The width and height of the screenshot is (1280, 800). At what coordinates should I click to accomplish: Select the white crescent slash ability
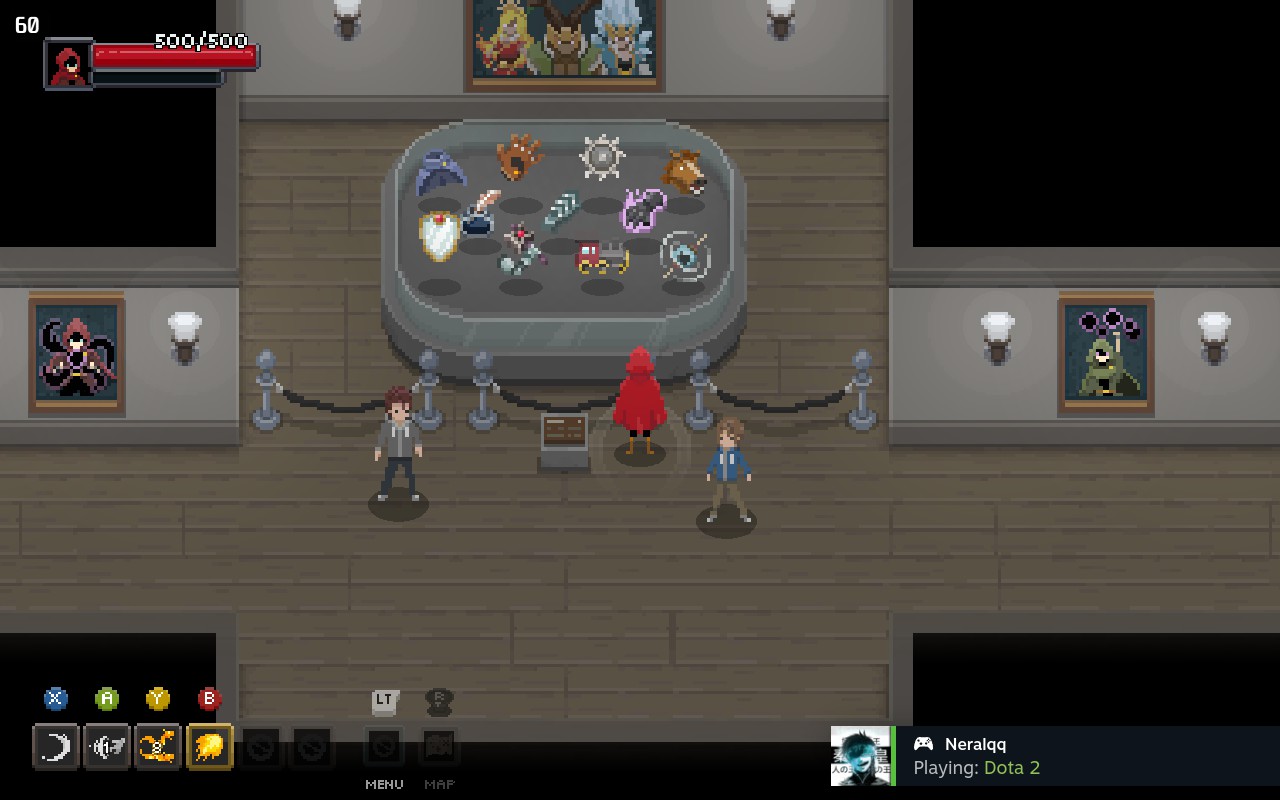[56, 747]
